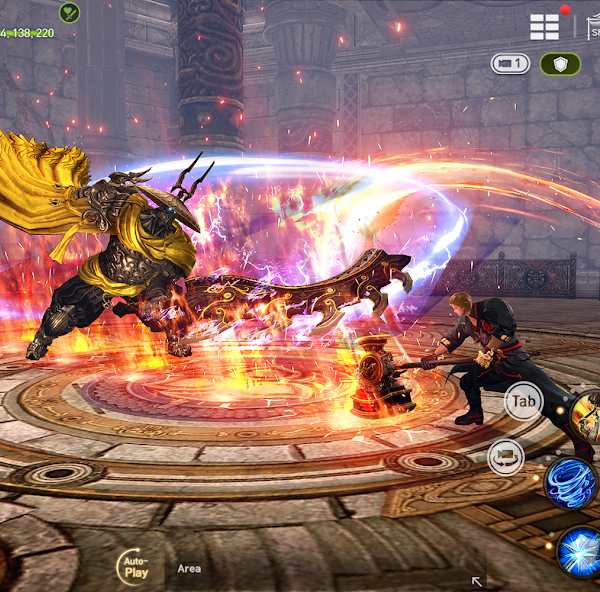Open the shop icon
This screenshot has height=592, width=600.
[591, 28]
